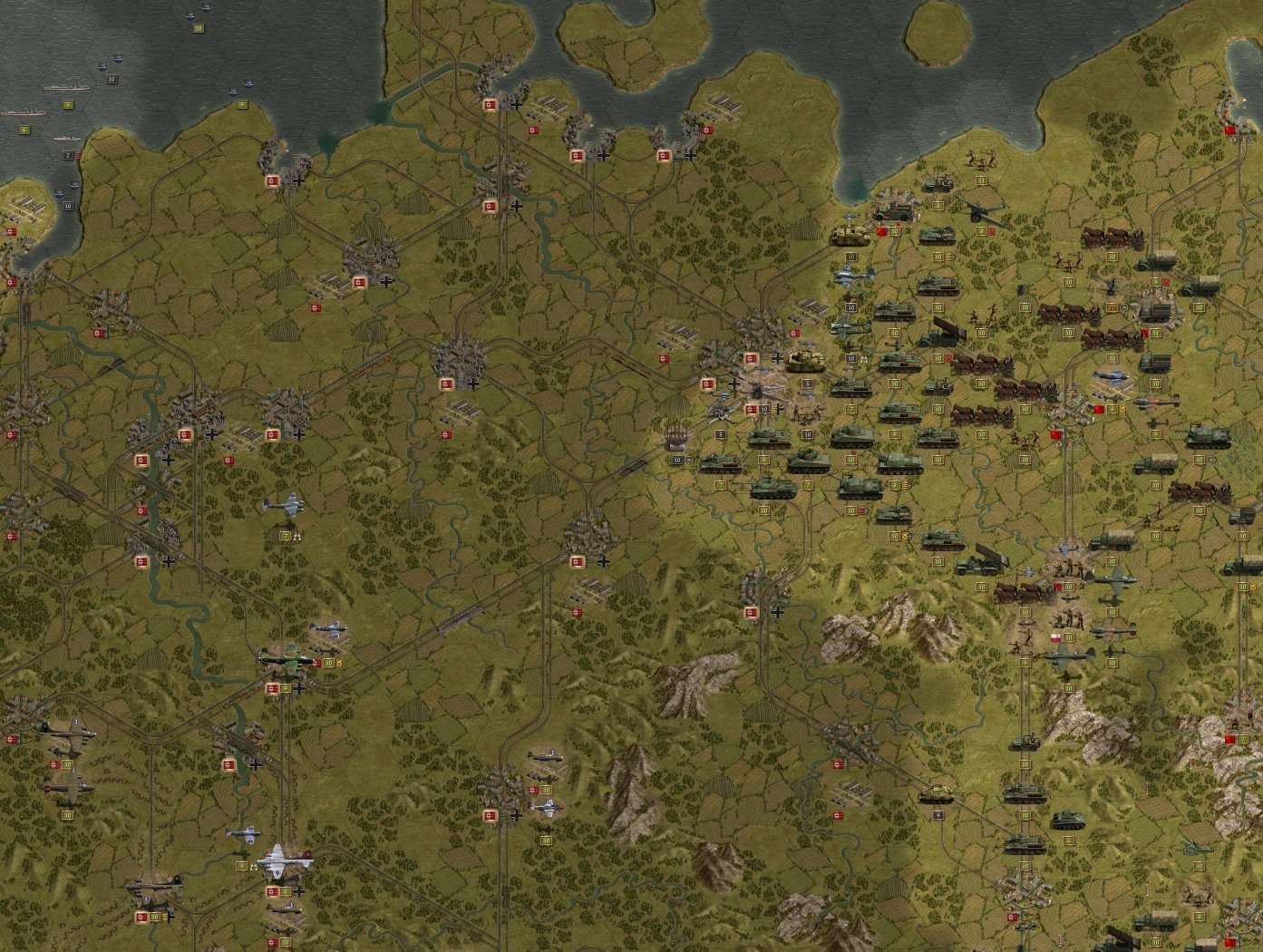
Task: Select the large towed field gun unit
Action: (977, 211)
